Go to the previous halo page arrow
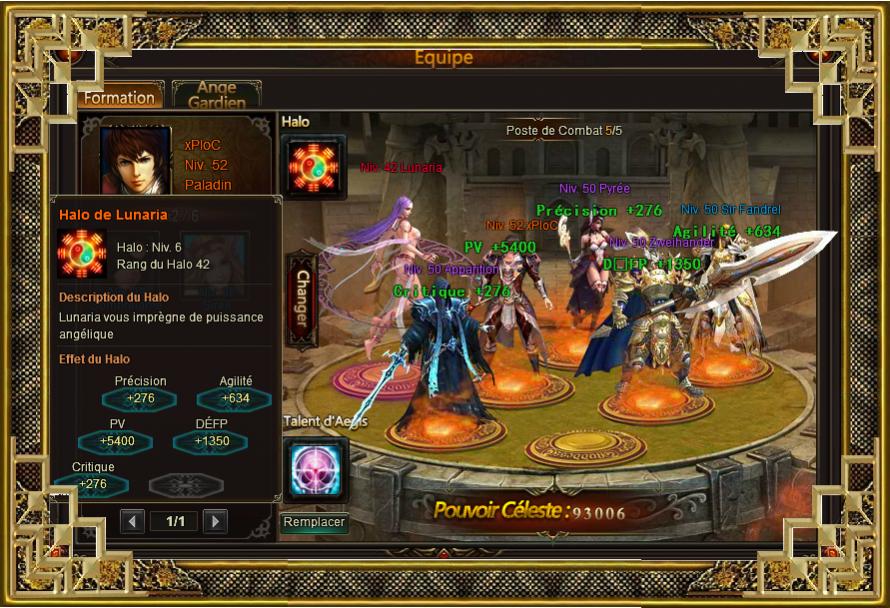Viewport: 890px width, 608px height. pos(132,521)
